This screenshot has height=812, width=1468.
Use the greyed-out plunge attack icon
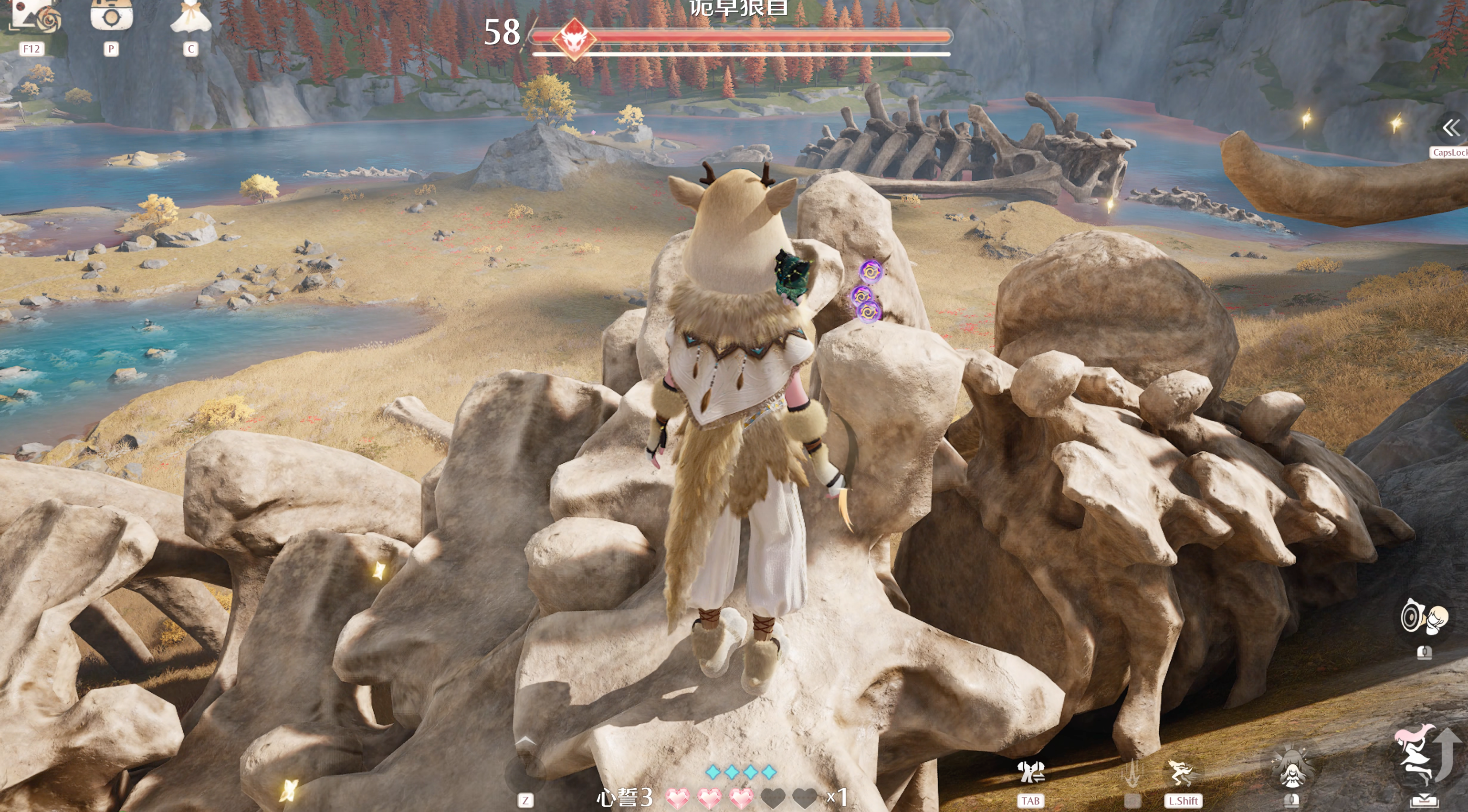pyautogui.click(x=1132, y=773)
